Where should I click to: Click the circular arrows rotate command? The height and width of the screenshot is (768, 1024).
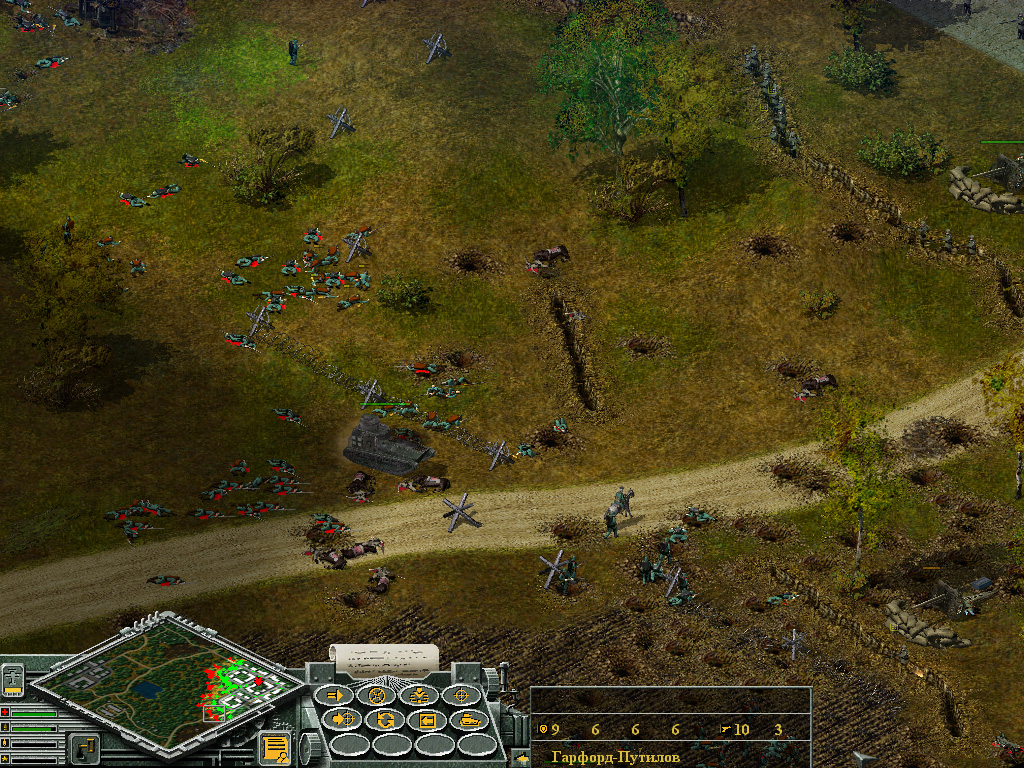click(385, 720)
